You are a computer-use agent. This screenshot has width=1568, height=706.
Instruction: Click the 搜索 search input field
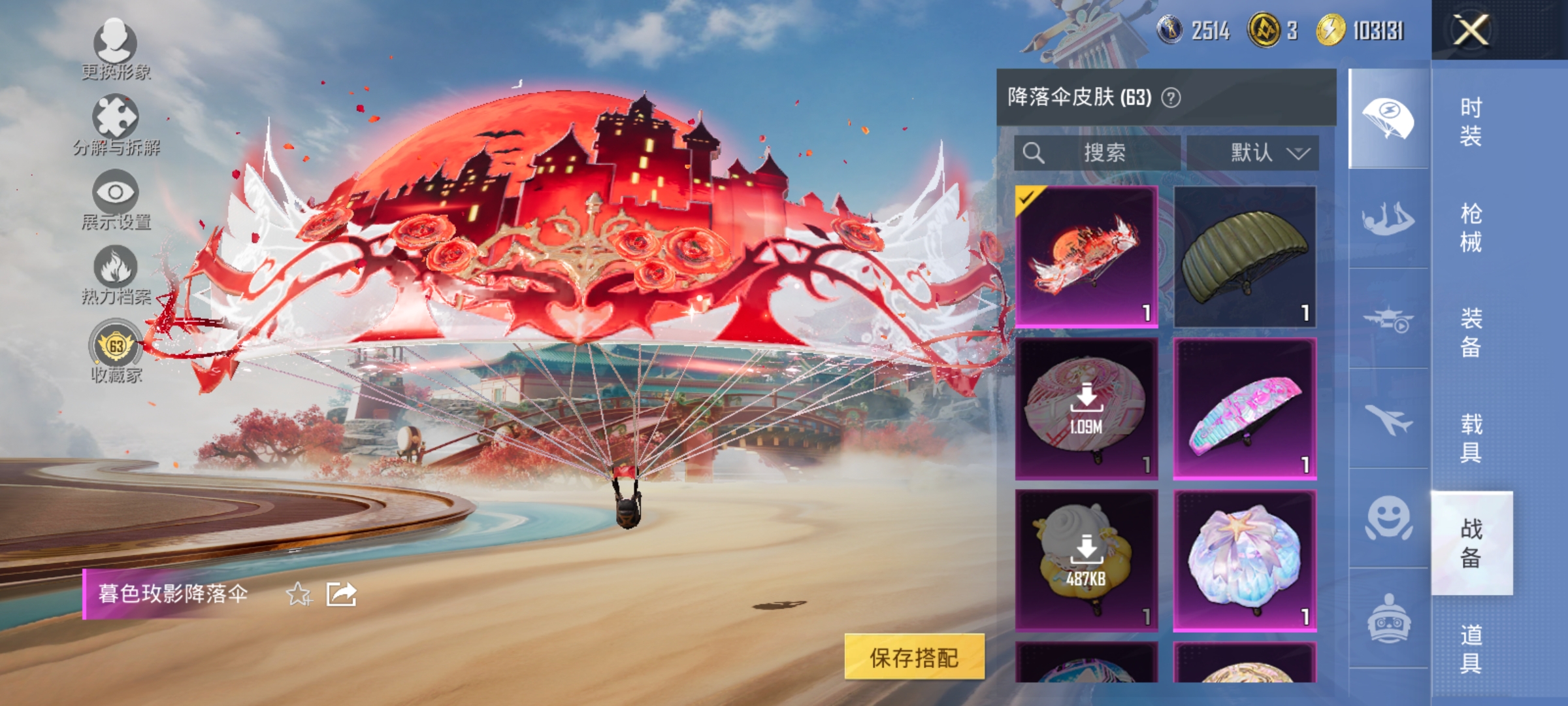click(x=1104, y=152)
